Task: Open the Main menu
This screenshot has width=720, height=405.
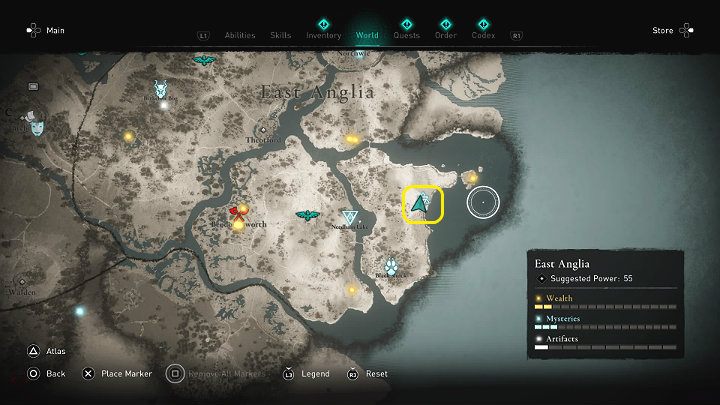Action: click(45, 30)
